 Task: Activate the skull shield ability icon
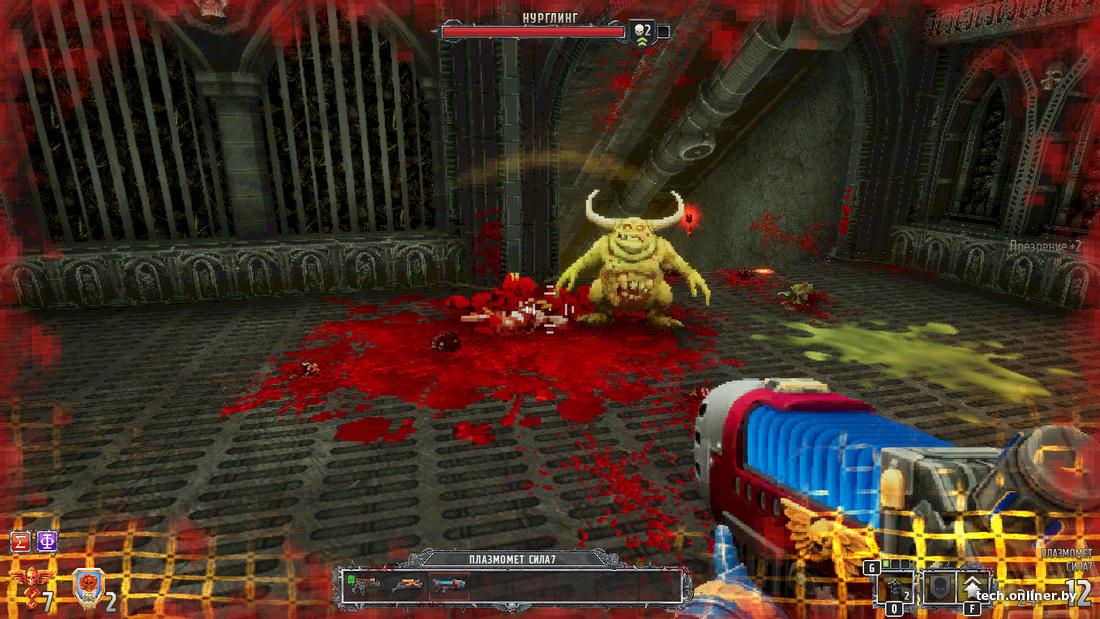tap(938, 587)
